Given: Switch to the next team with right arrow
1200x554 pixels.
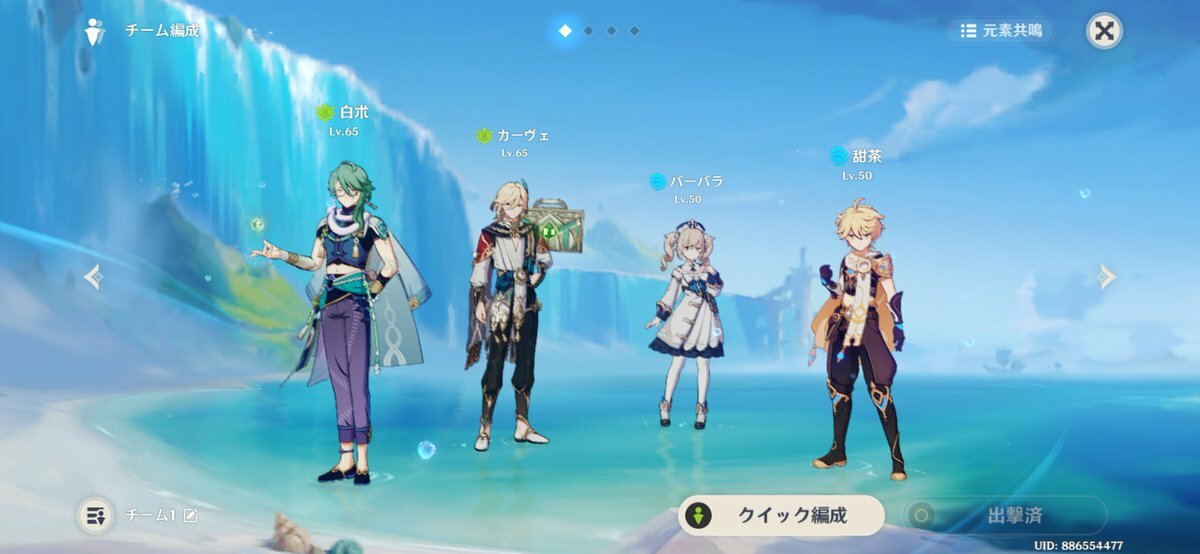Looking at the screenshot, I should pyautogui.click(x=1106, y=276).
